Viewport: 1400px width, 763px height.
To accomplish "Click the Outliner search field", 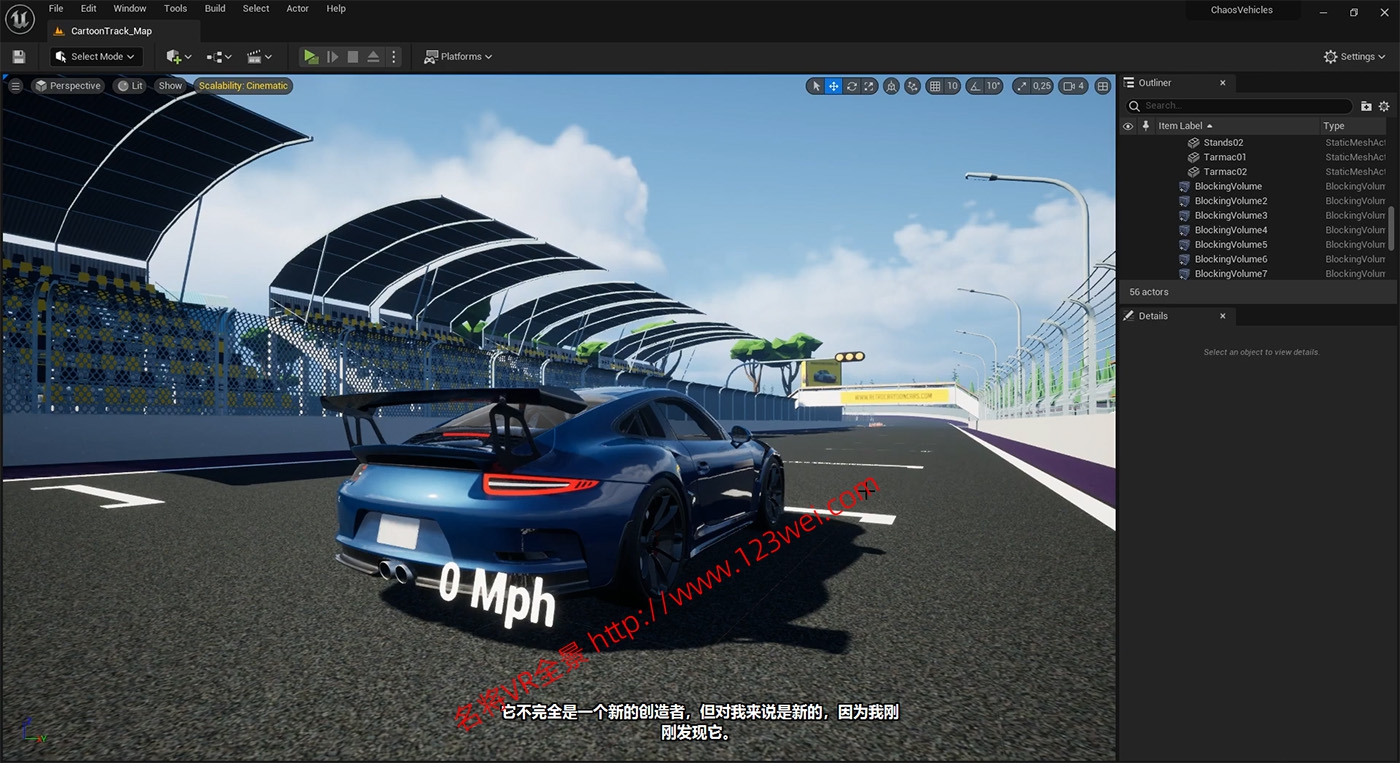I will point(1240,105).
